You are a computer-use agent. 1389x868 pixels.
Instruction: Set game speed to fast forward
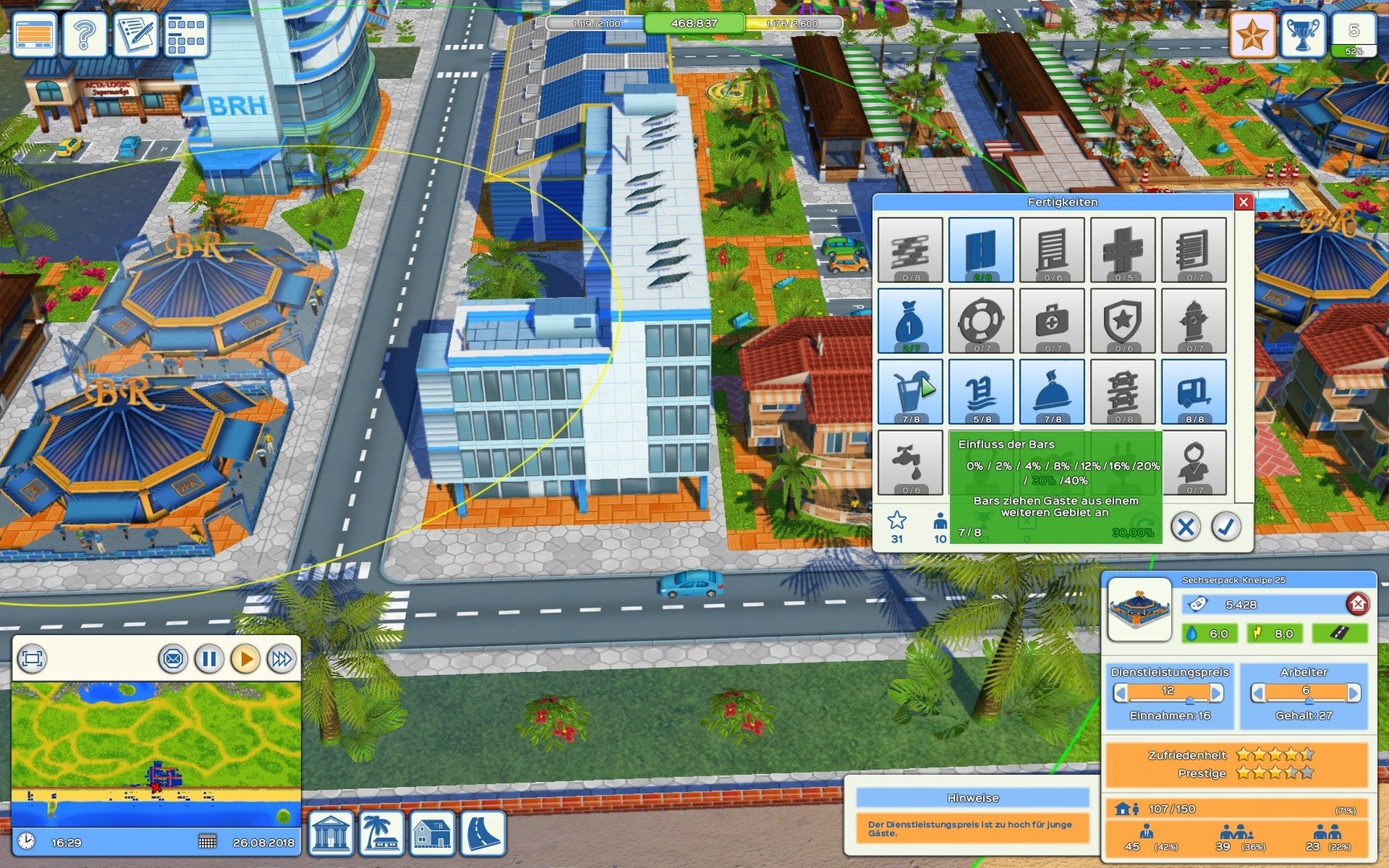(281, 659)
